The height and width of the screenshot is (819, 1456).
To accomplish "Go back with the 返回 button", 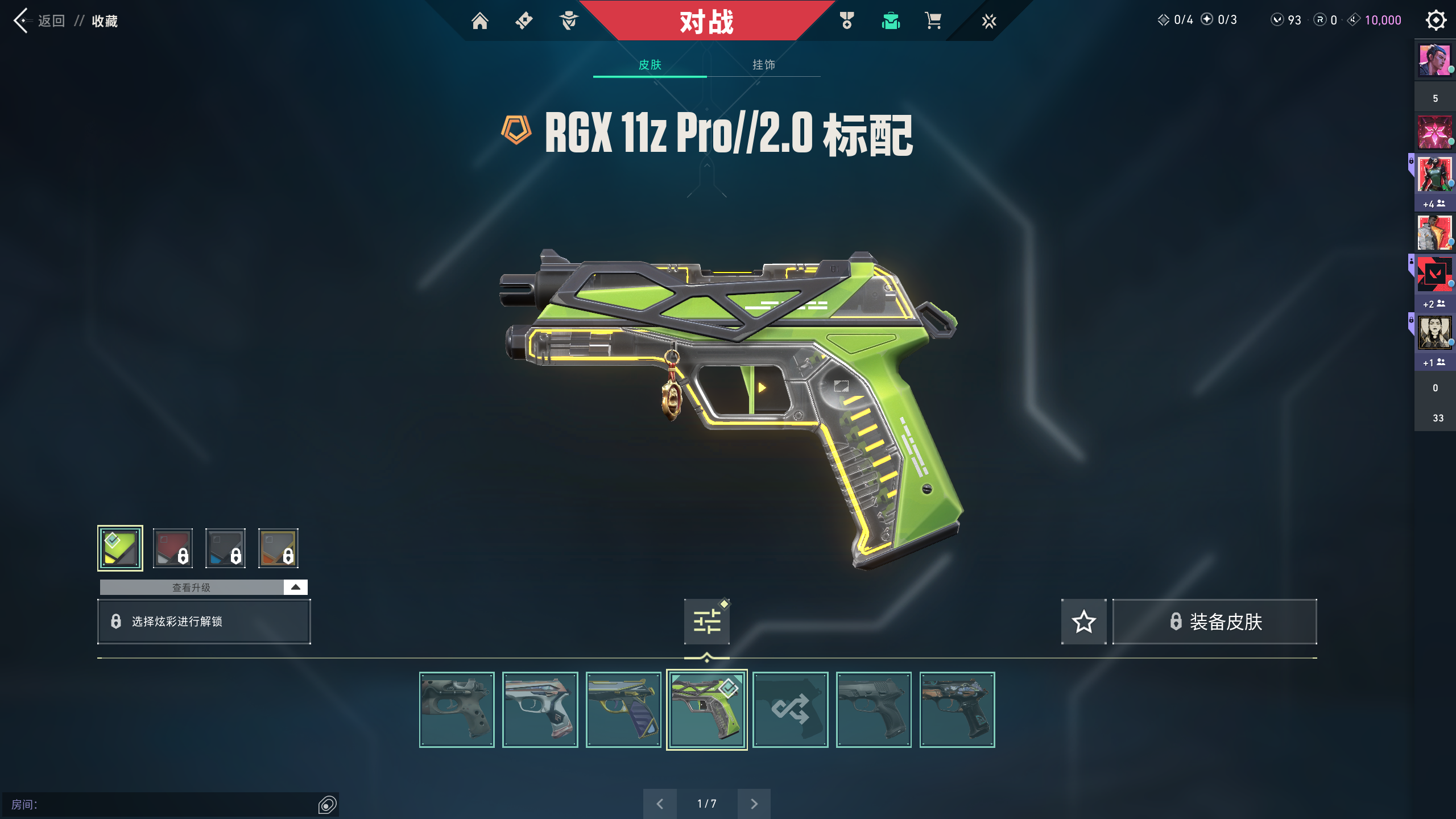I will (40, 21).
